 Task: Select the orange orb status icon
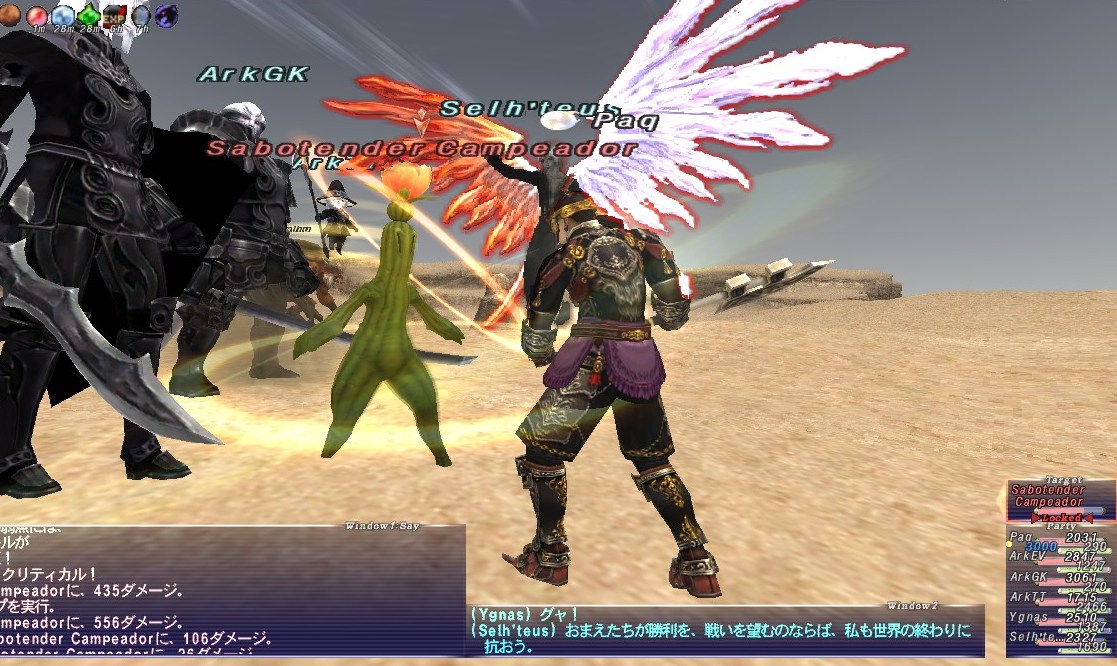click(9, 14)
